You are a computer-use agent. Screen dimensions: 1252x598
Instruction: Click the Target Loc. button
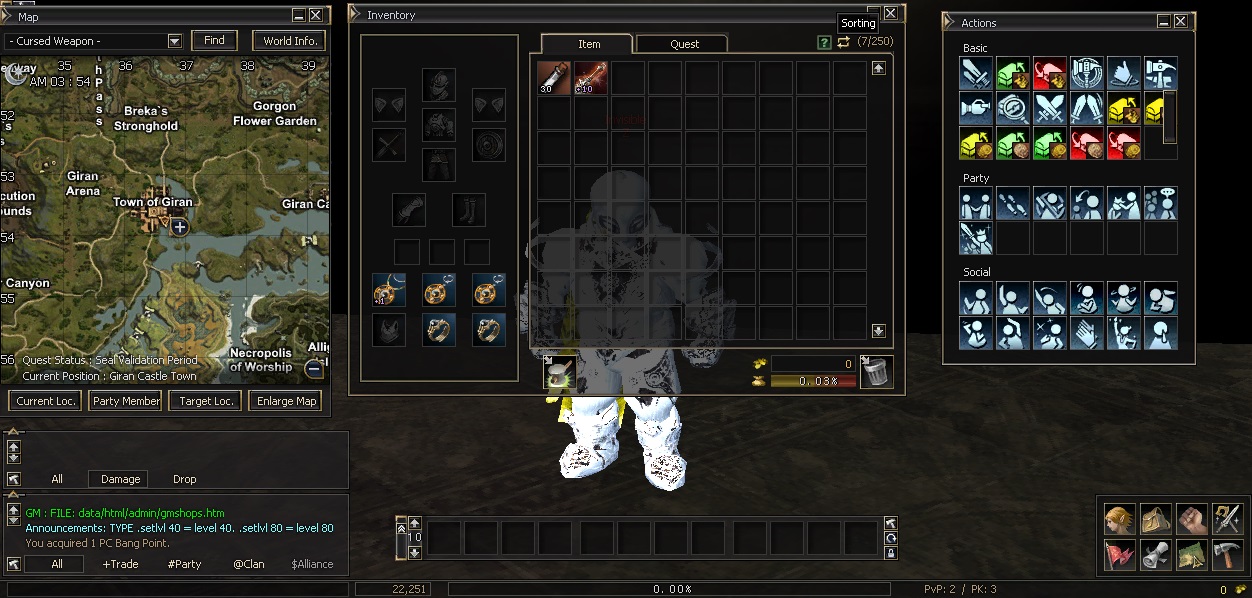206,401
